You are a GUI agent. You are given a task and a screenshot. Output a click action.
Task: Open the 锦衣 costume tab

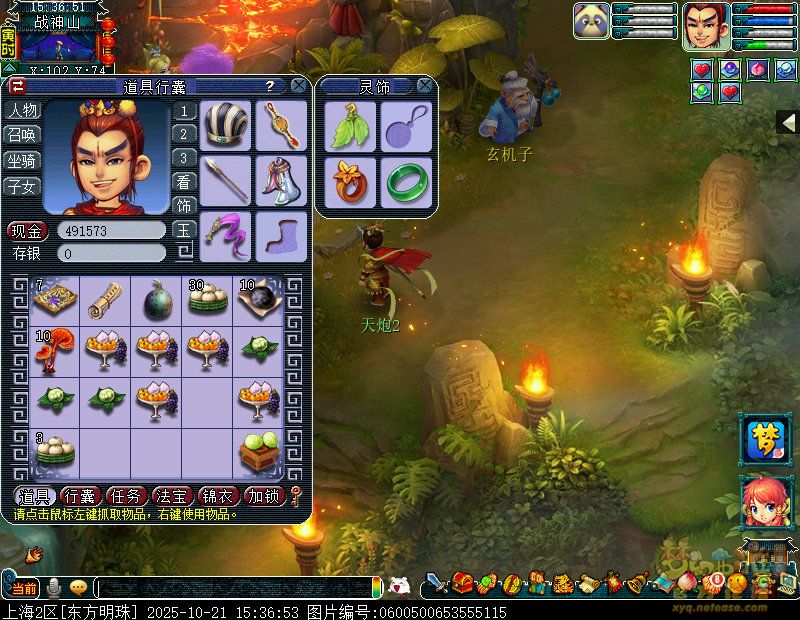tap(218, 495)
